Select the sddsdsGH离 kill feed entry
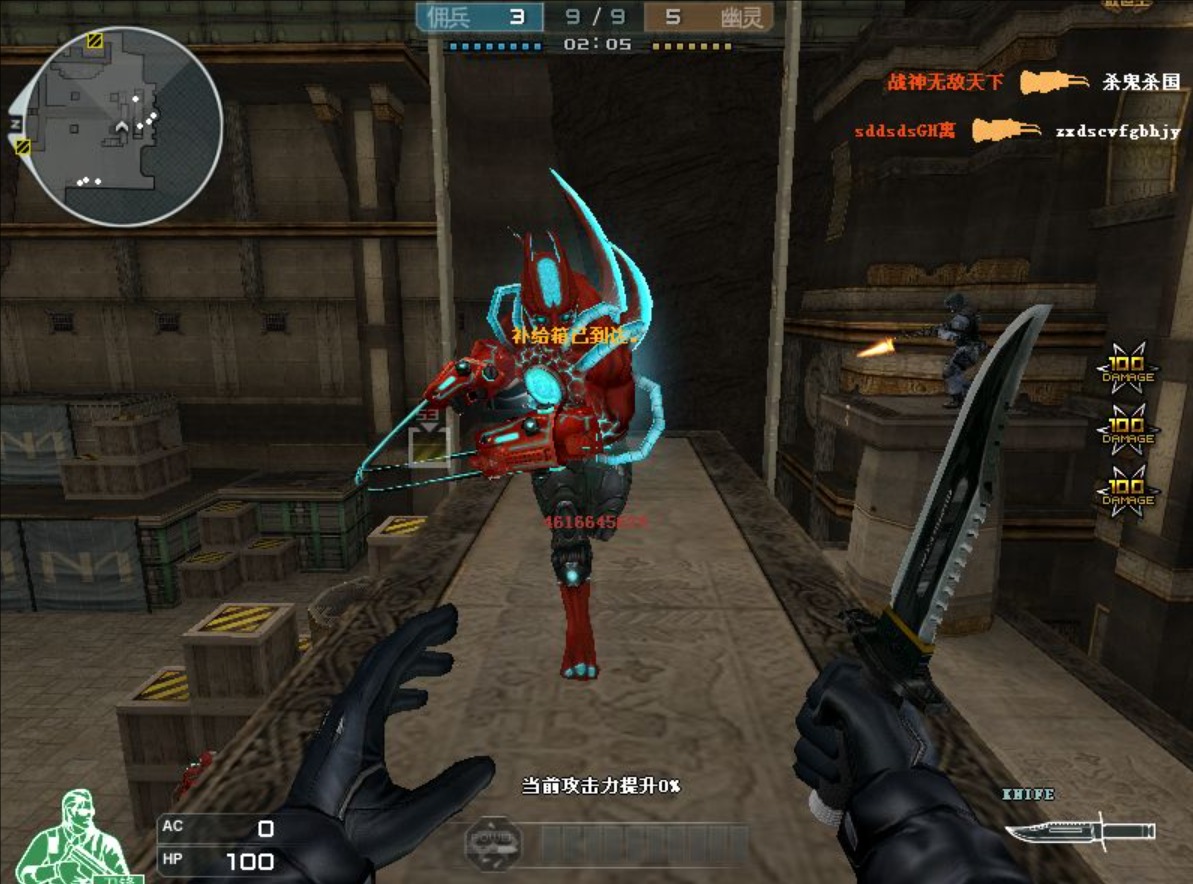 click(904, 131)
